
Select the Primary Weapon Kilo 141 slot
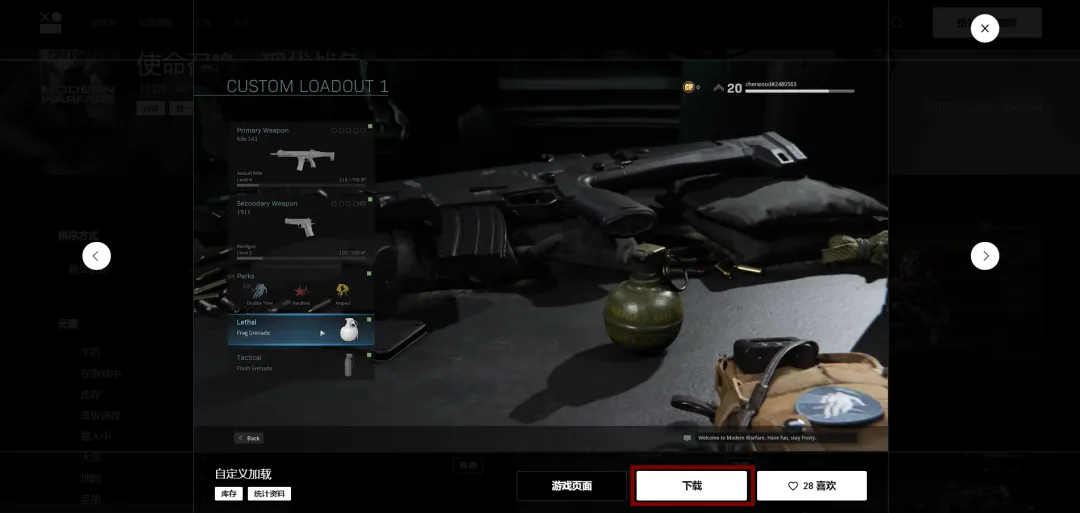tap(302, 157)
